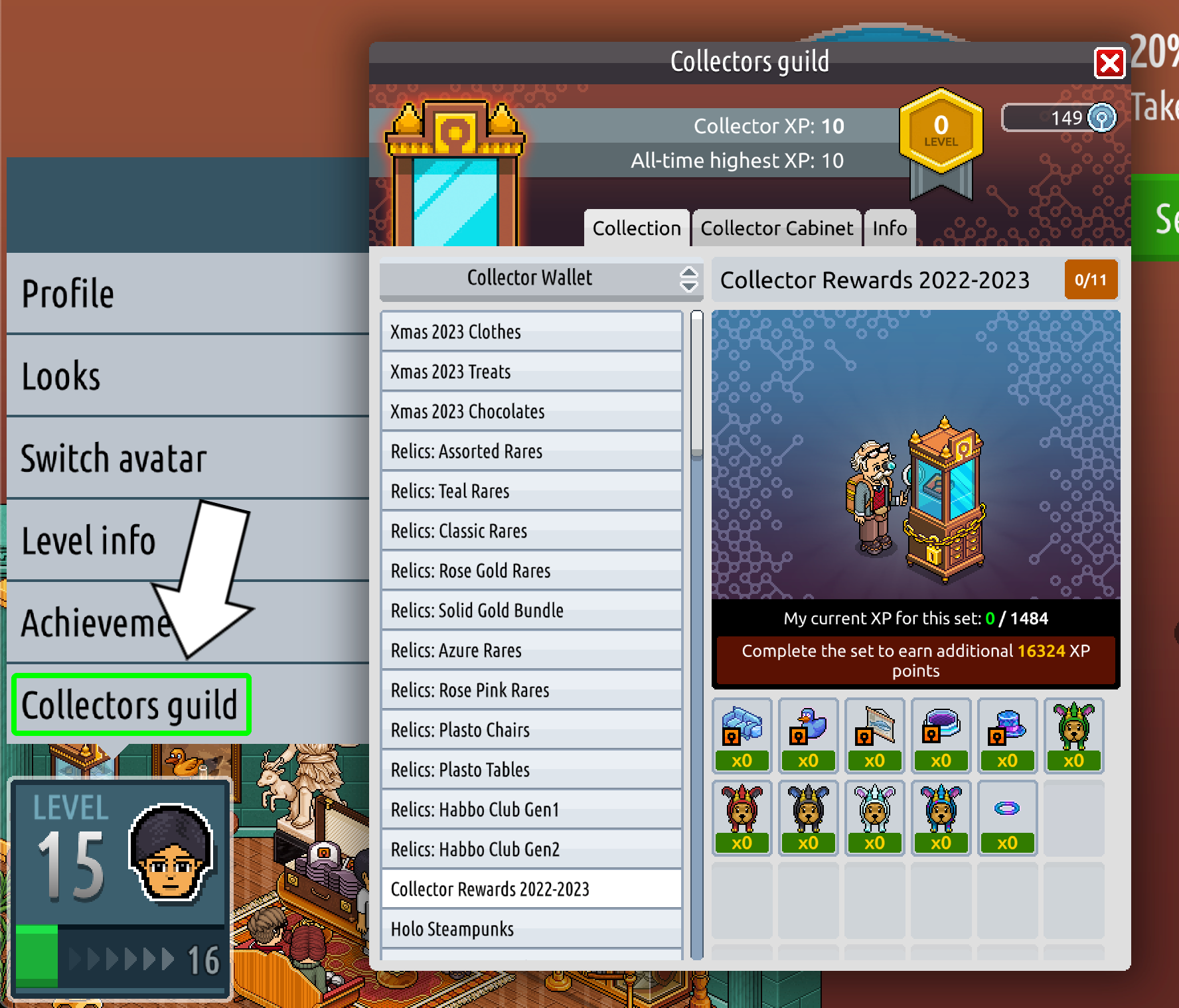The height and width of the screenshot is (1008, 1179).
Task: Click the turquoise dragon bunny pet icon
Action: [x=941, y=810]
